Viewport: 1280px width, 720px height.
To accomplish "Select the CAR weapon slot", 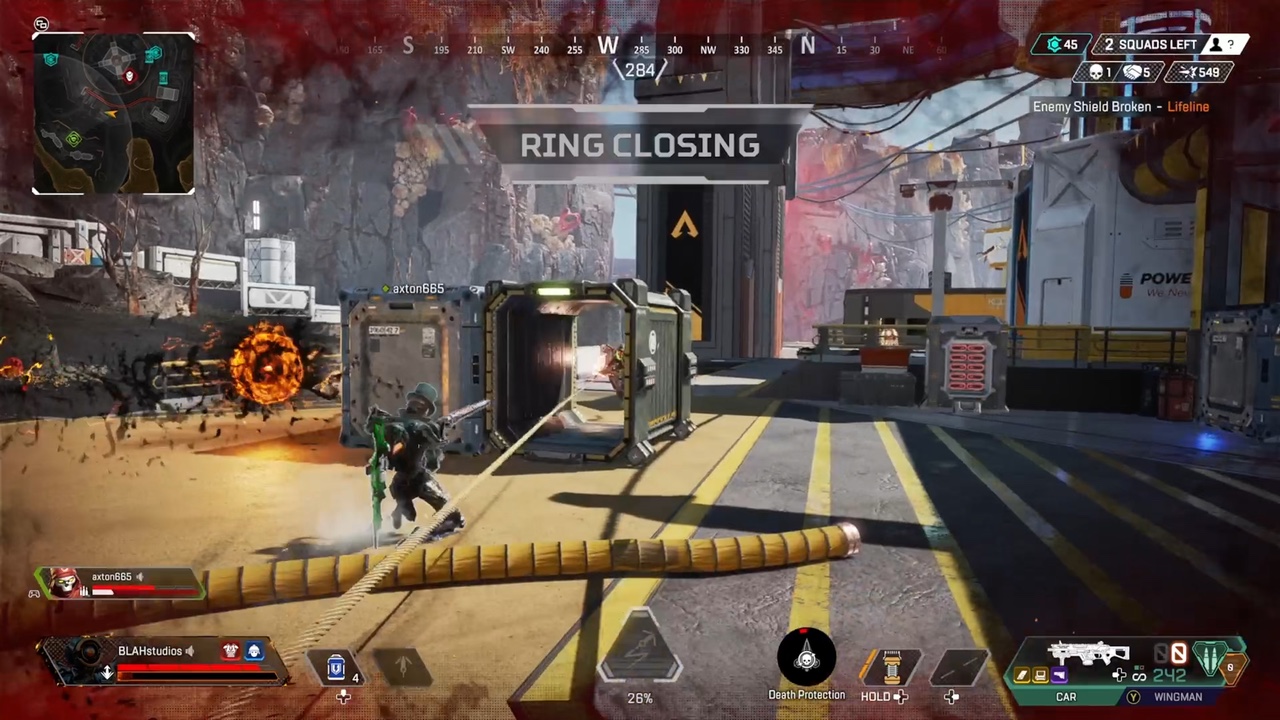I will click(1066, 696).
